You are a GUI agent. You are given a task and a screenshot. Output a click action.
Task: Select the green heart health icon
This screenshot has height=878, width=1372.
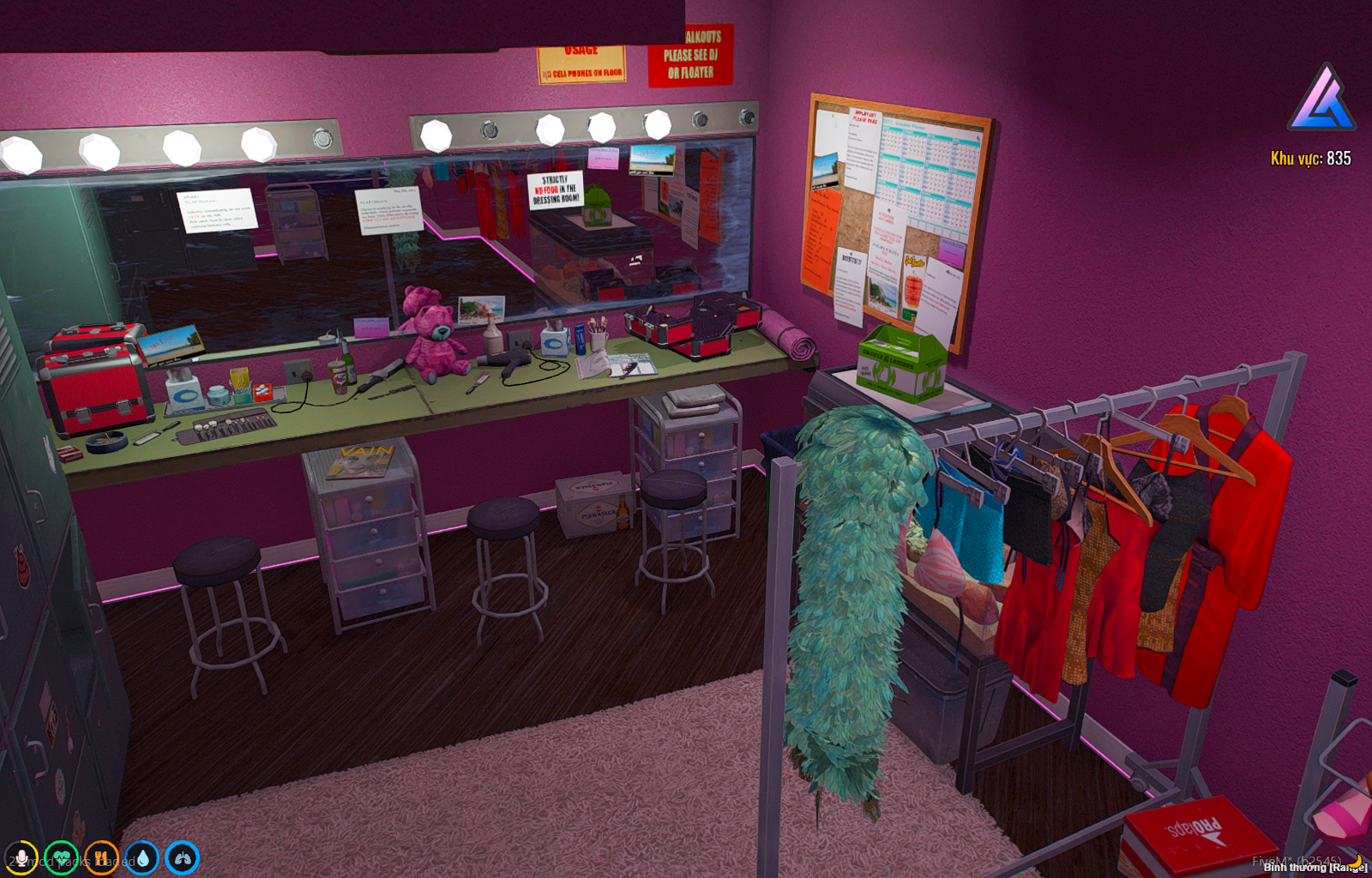coord(62,857)
